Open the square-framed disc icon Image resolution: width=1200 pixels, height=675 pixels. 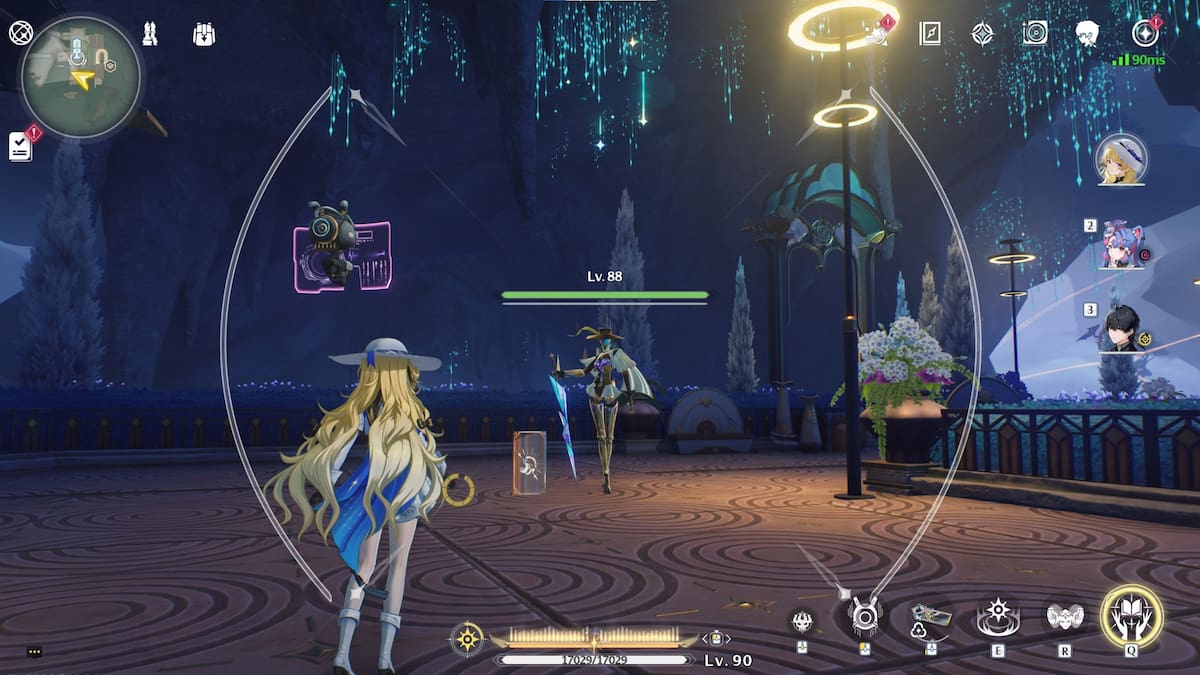(x=1035, y=33)
